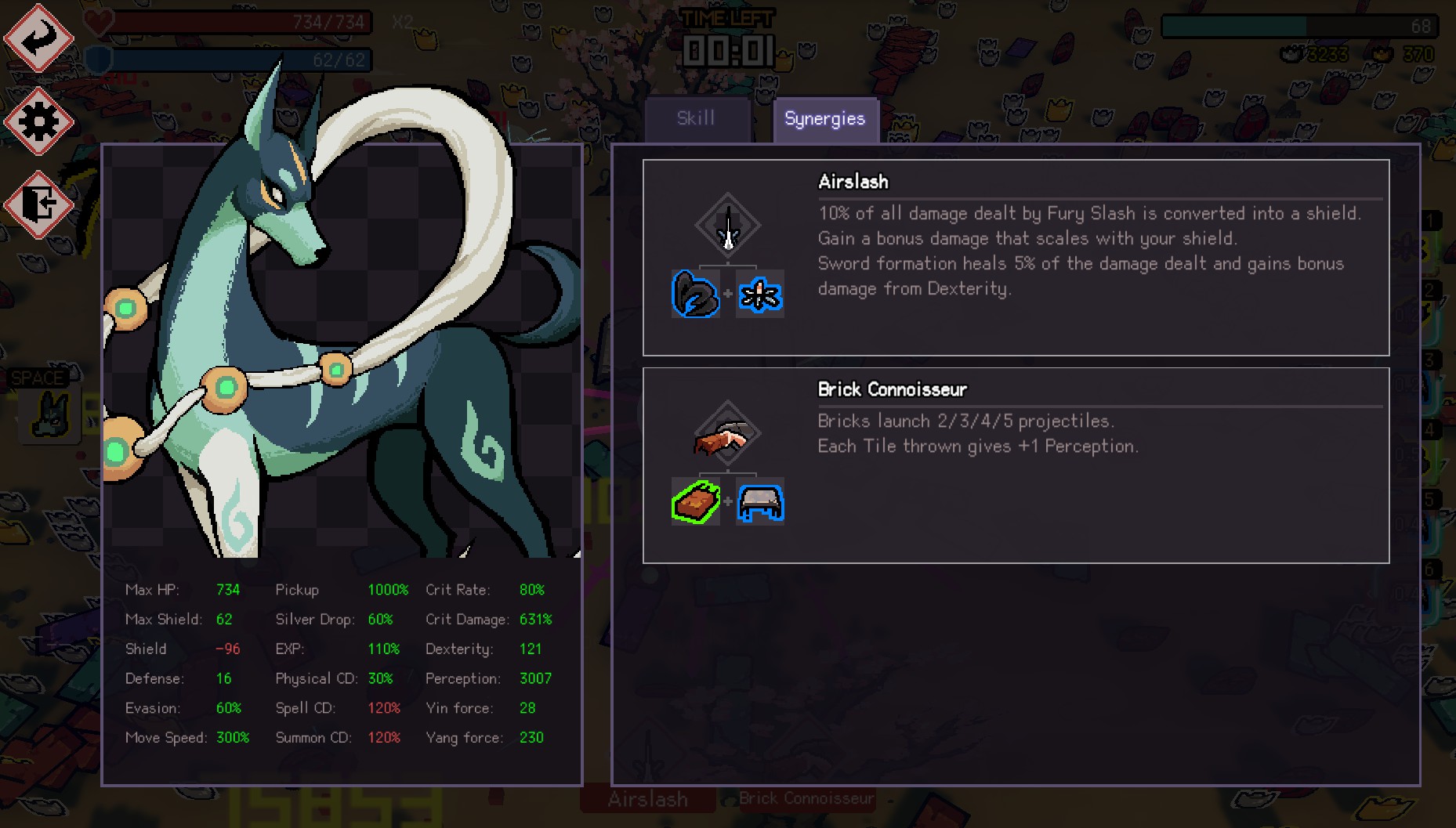Click the blue sword formation skill icon

click(x=760, y=295)
